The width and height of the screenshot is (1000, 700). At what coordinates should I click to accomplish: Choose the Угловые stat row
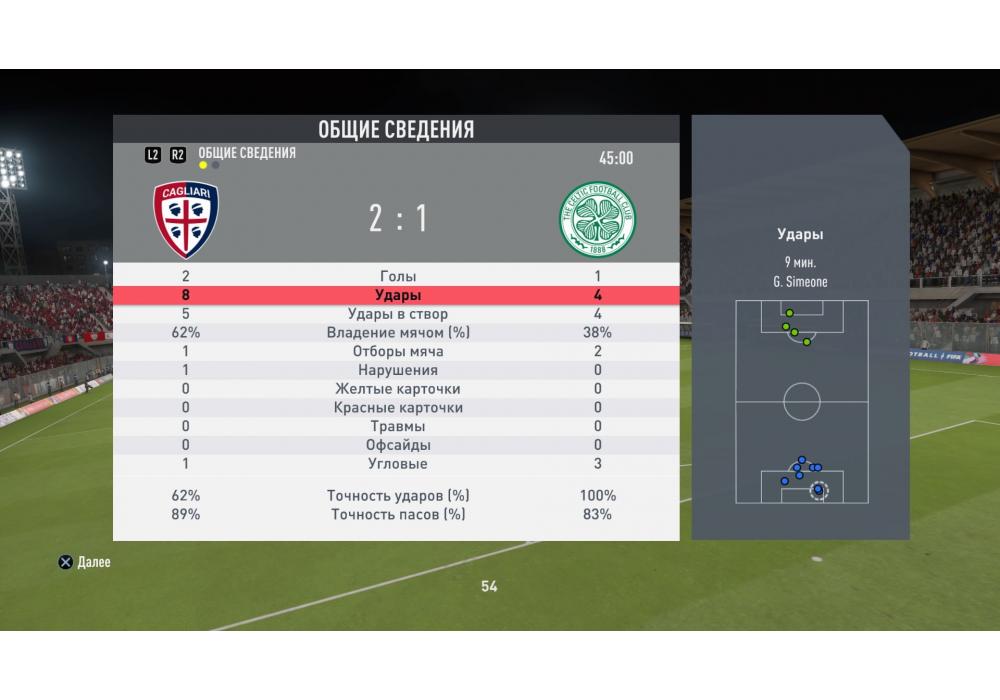coord(398,464)
